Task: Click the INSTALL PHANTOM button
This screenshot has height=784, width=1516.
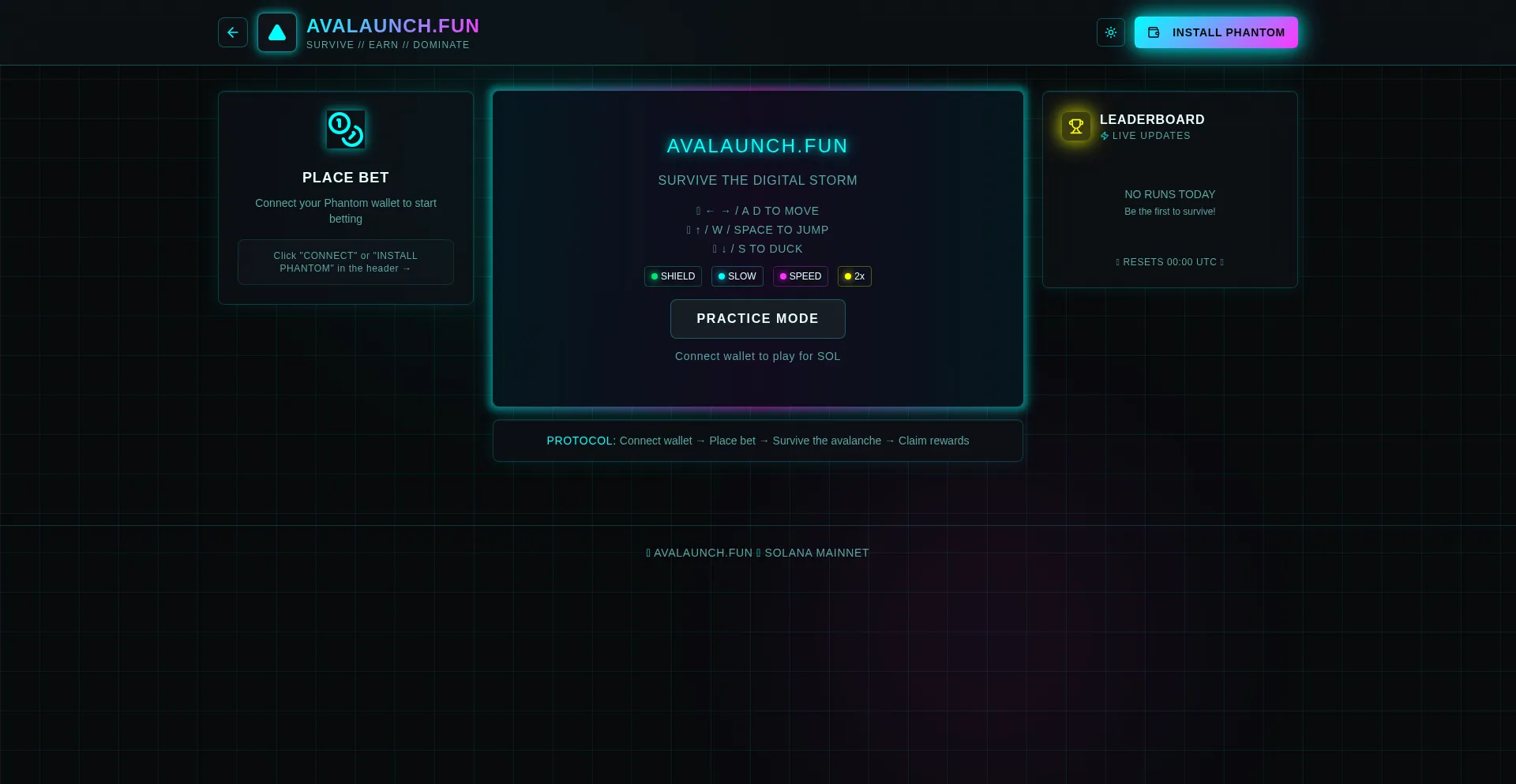Action: tap(1216, 32)
